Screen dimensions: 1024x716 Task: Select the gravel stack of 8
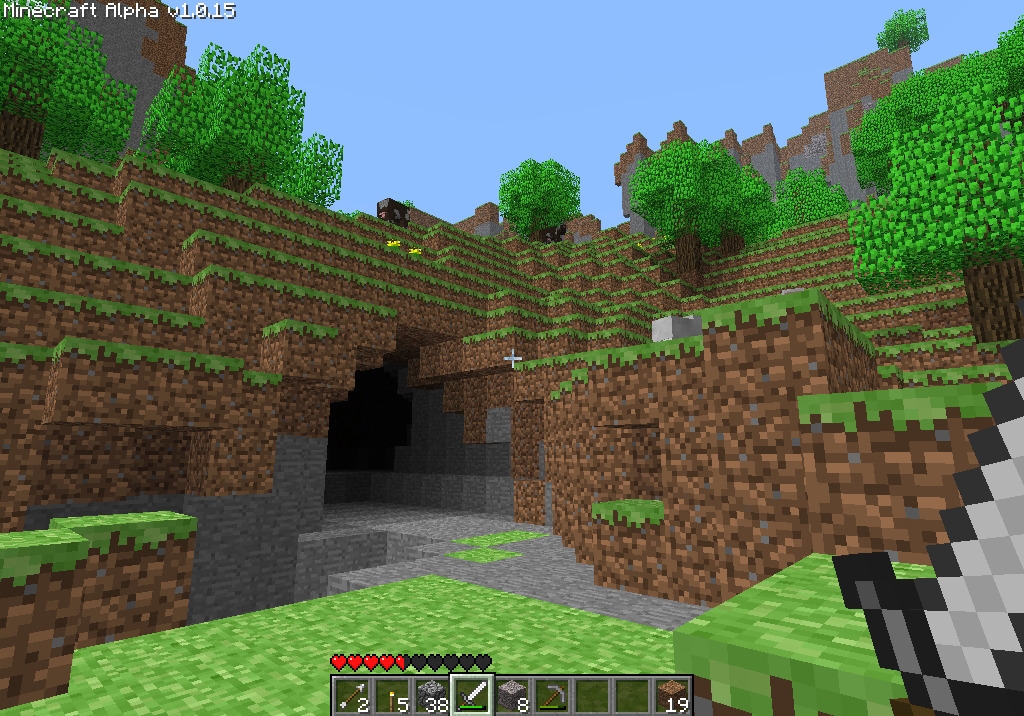pos(512,695)
